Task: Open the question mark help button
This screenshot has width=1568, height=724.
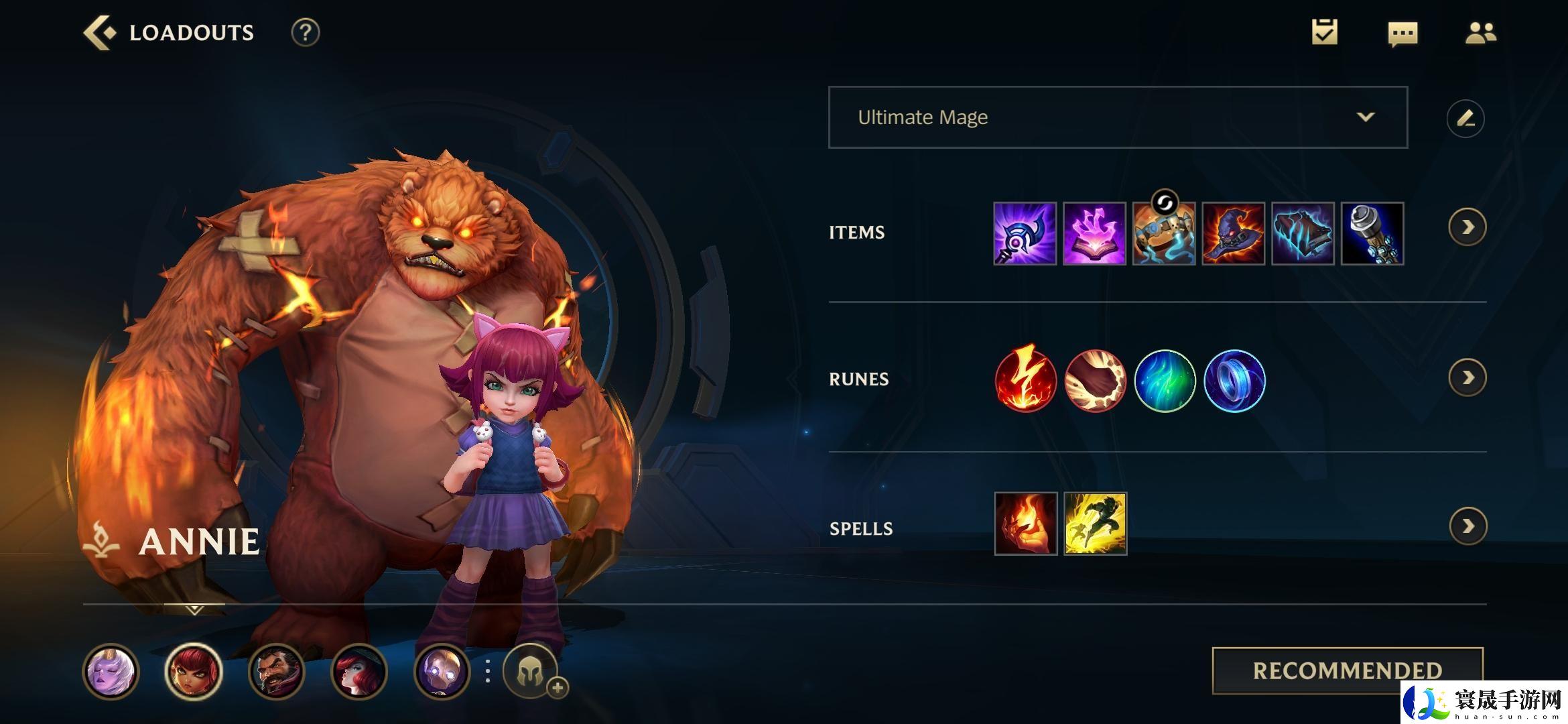Action: tap(305, 33)
